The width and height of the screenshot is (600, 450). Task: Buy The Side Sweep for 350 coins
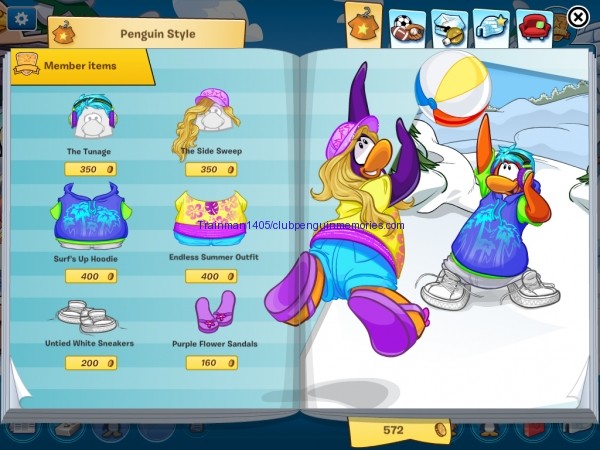211,170
